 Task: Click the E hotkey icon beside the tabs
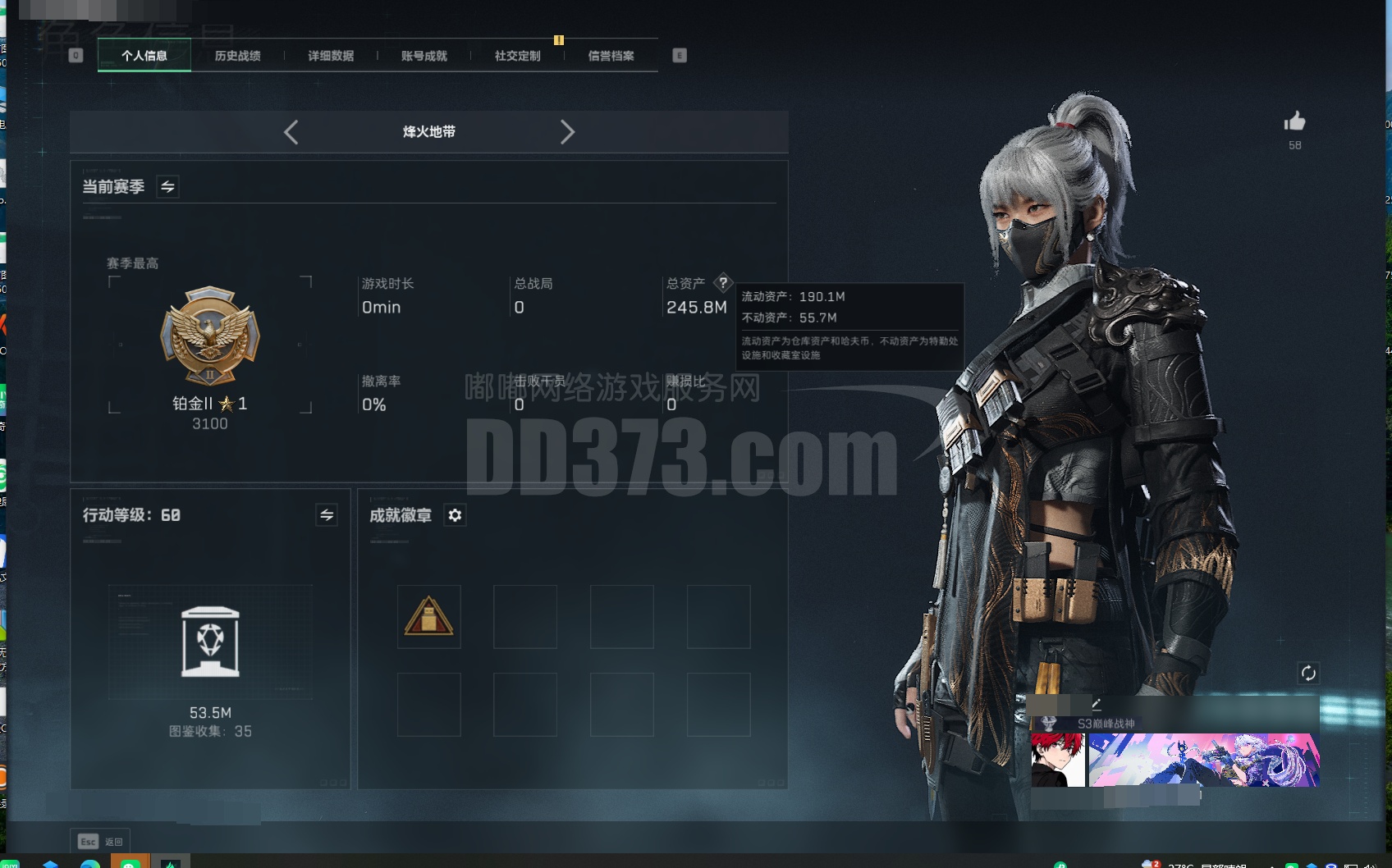(679, 54)
